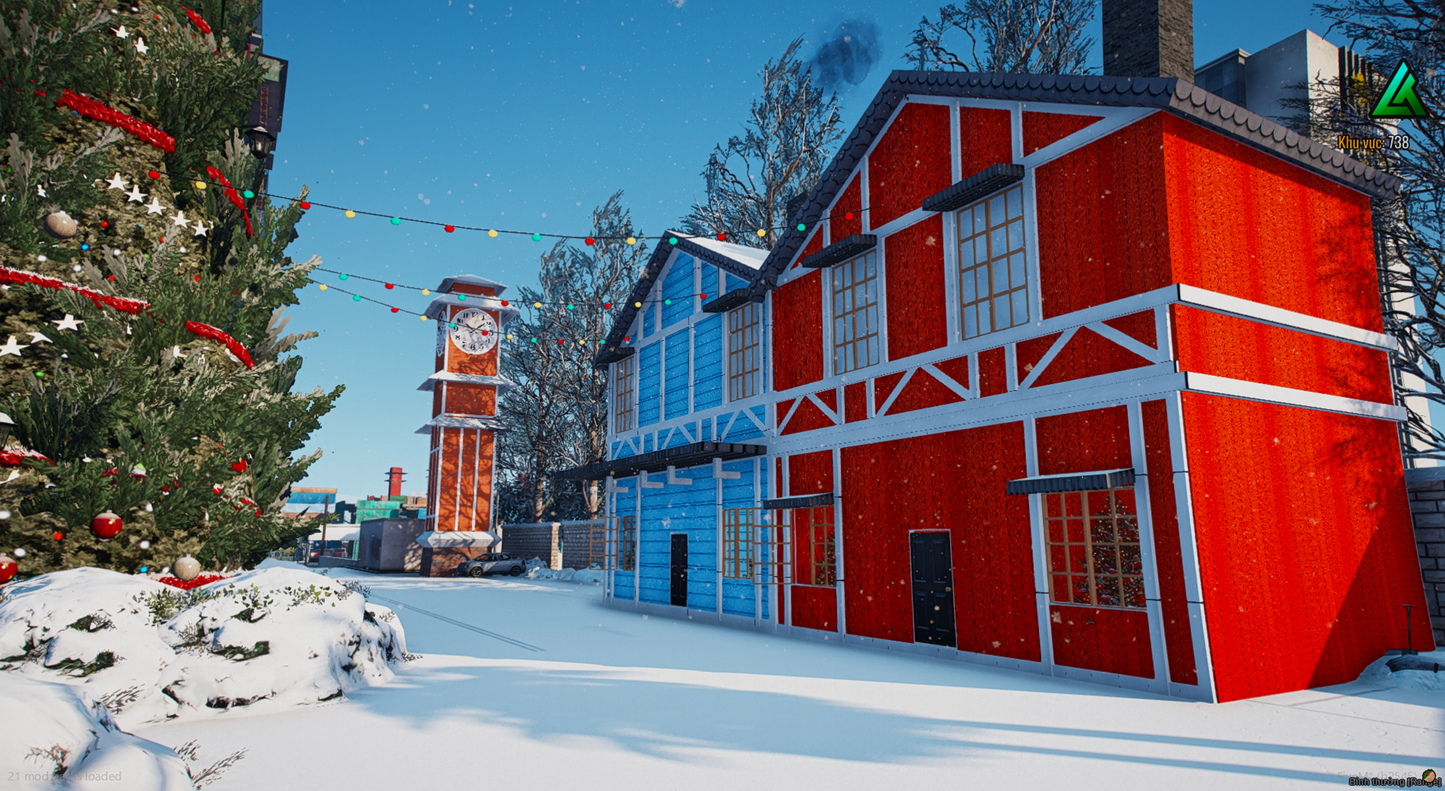The image size is (1445, 791).
Task: Click the green triangle server logo
Action: pyautogui.click(x=1397, y=94)
